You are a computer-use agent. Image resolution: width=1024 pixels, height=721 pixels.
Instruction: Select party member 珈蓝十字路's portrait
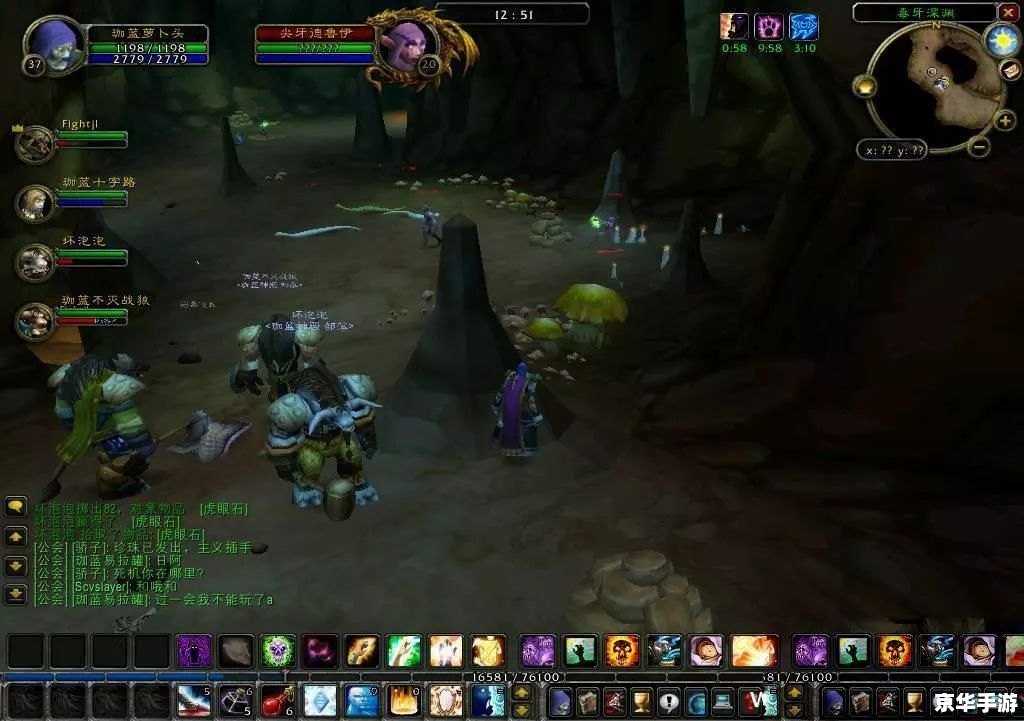click(35, 203)
